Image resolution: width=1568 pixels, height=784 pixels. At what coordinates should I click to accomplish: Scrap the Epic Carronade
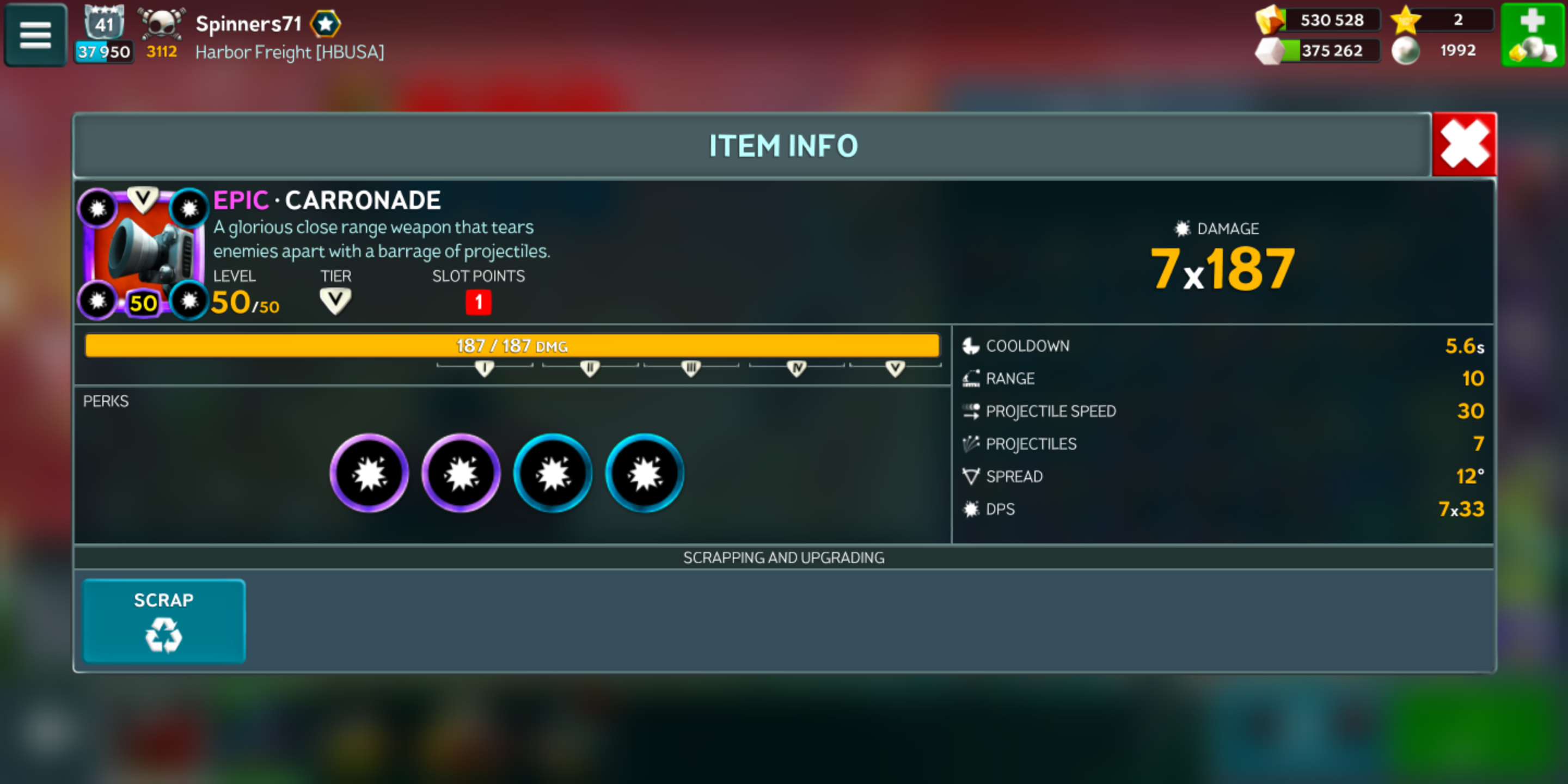(164, 620)
